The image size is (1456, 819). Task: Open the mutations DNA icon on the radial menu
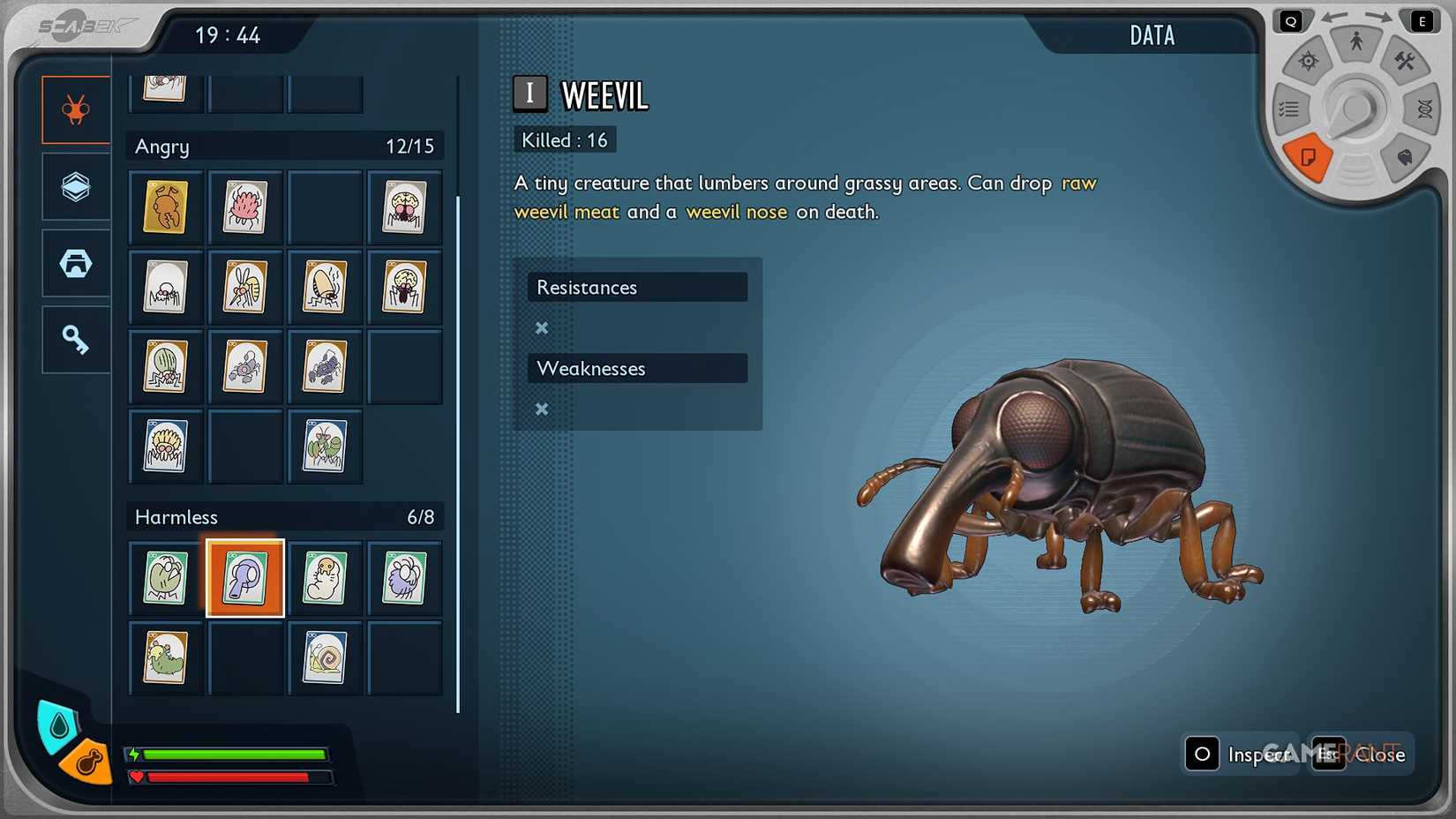pos(1422,109)
